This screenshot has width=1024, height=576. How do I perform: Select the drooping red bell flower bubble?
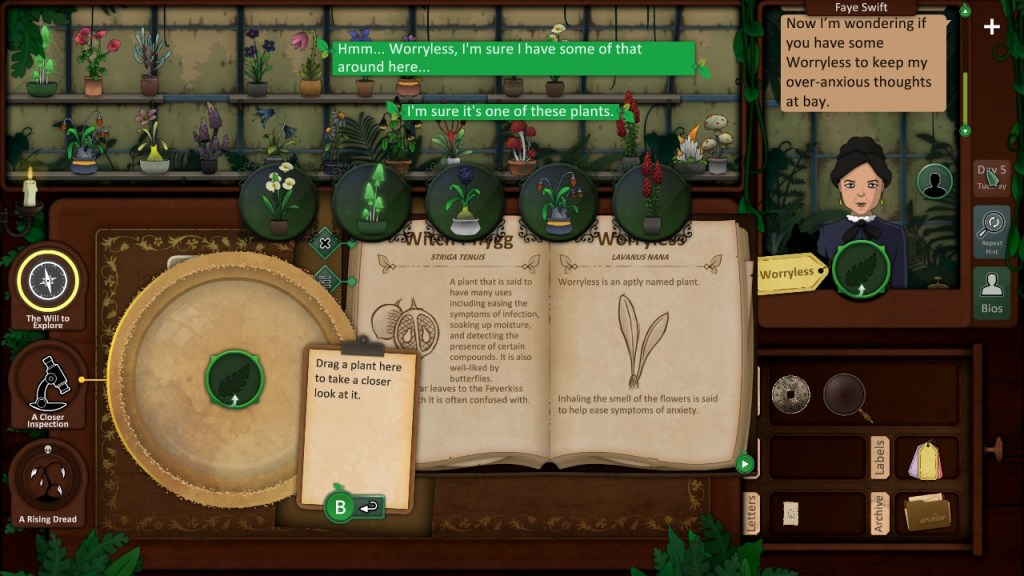click(558, 201)
